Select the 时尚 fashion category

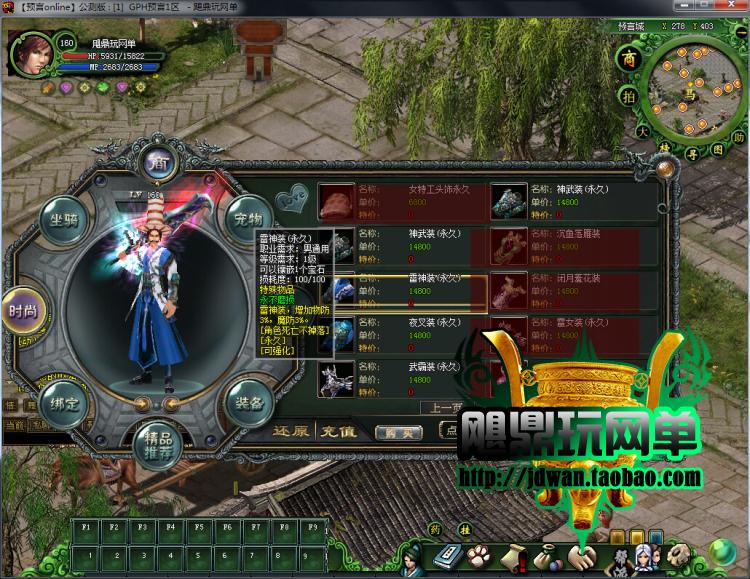pos(22,311)
